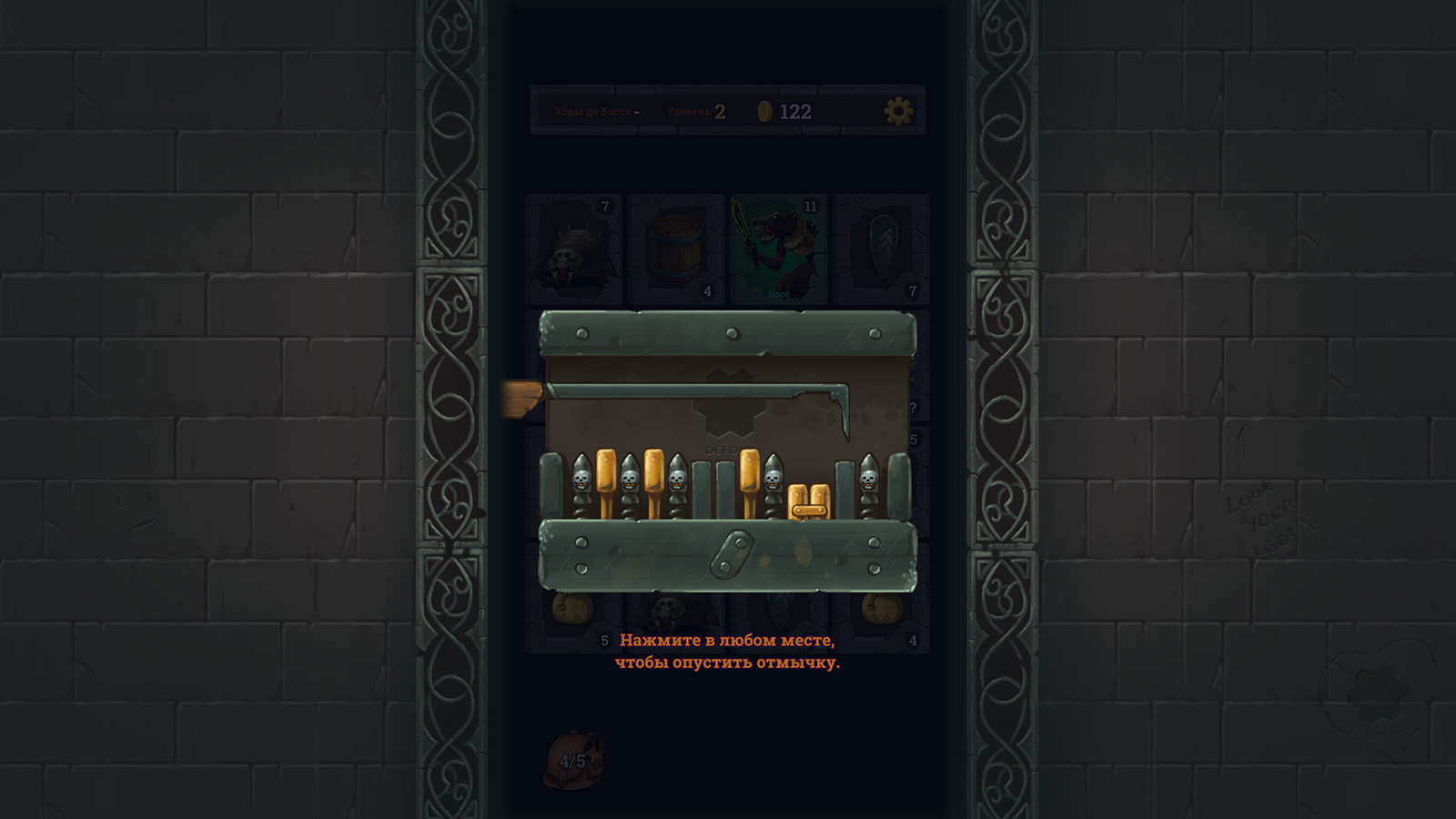Open the settings gear menu

click(x=897, y=110)
